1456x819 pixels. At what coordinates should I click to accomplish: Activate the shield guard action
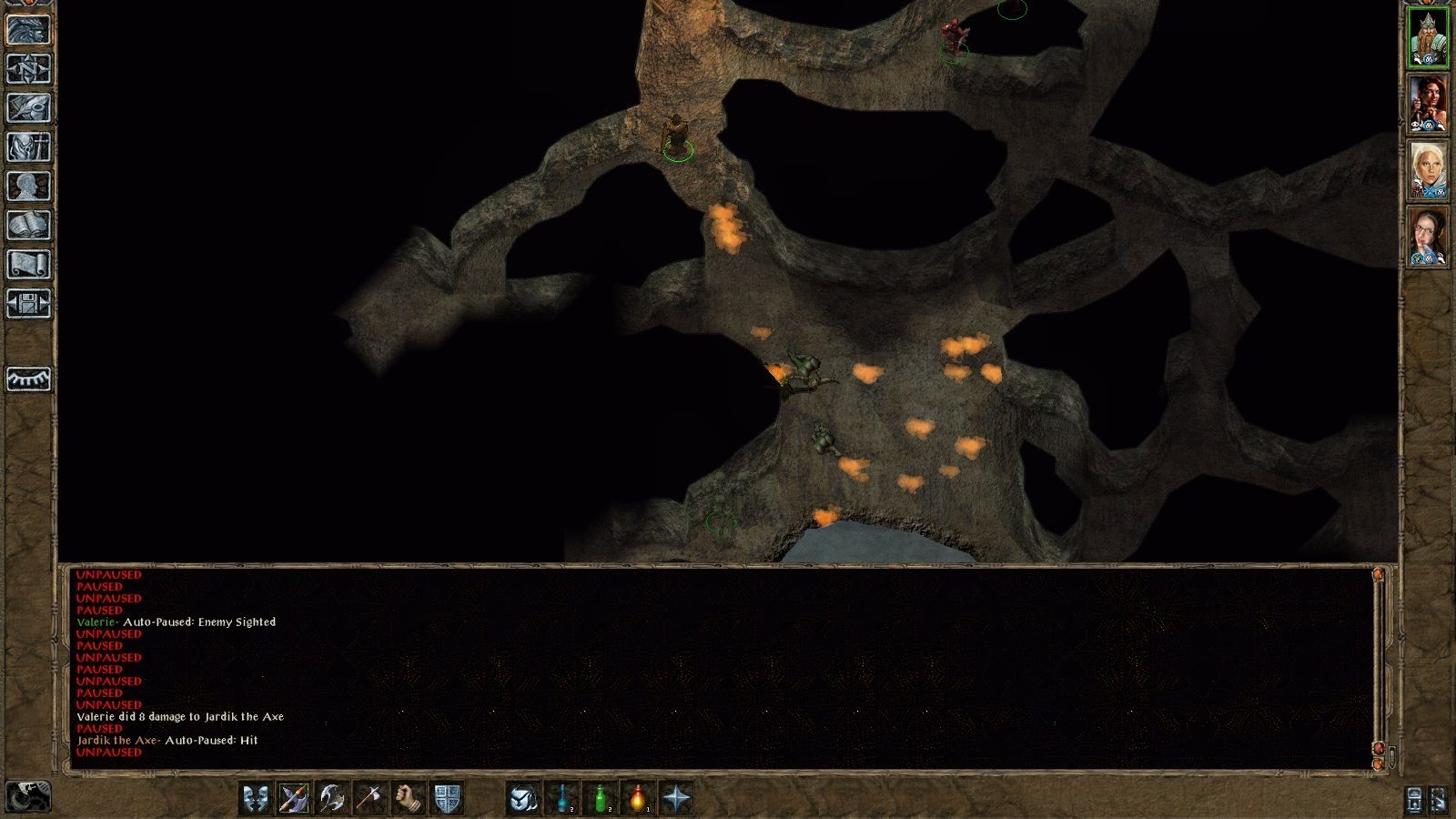pos(447,798)
